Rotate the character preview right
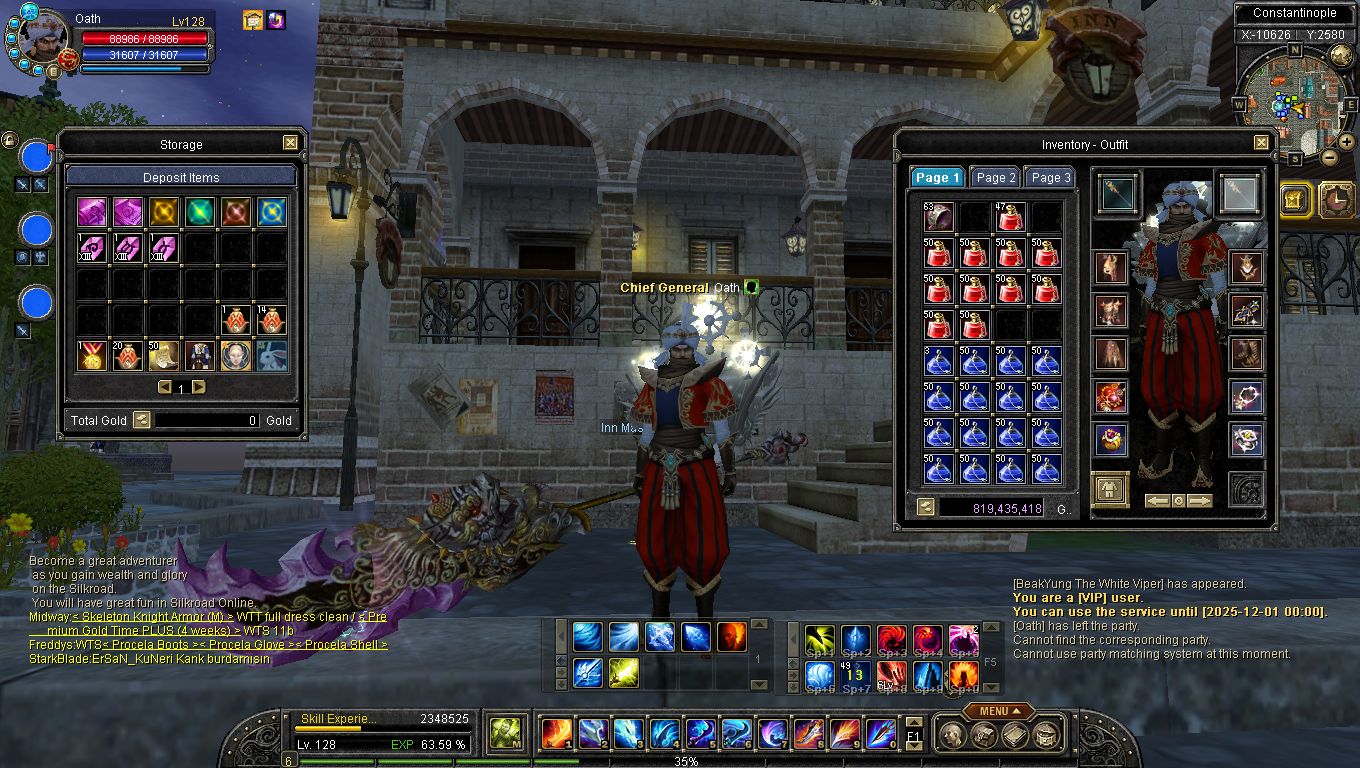The image size is (1360, 768). 1200,500
